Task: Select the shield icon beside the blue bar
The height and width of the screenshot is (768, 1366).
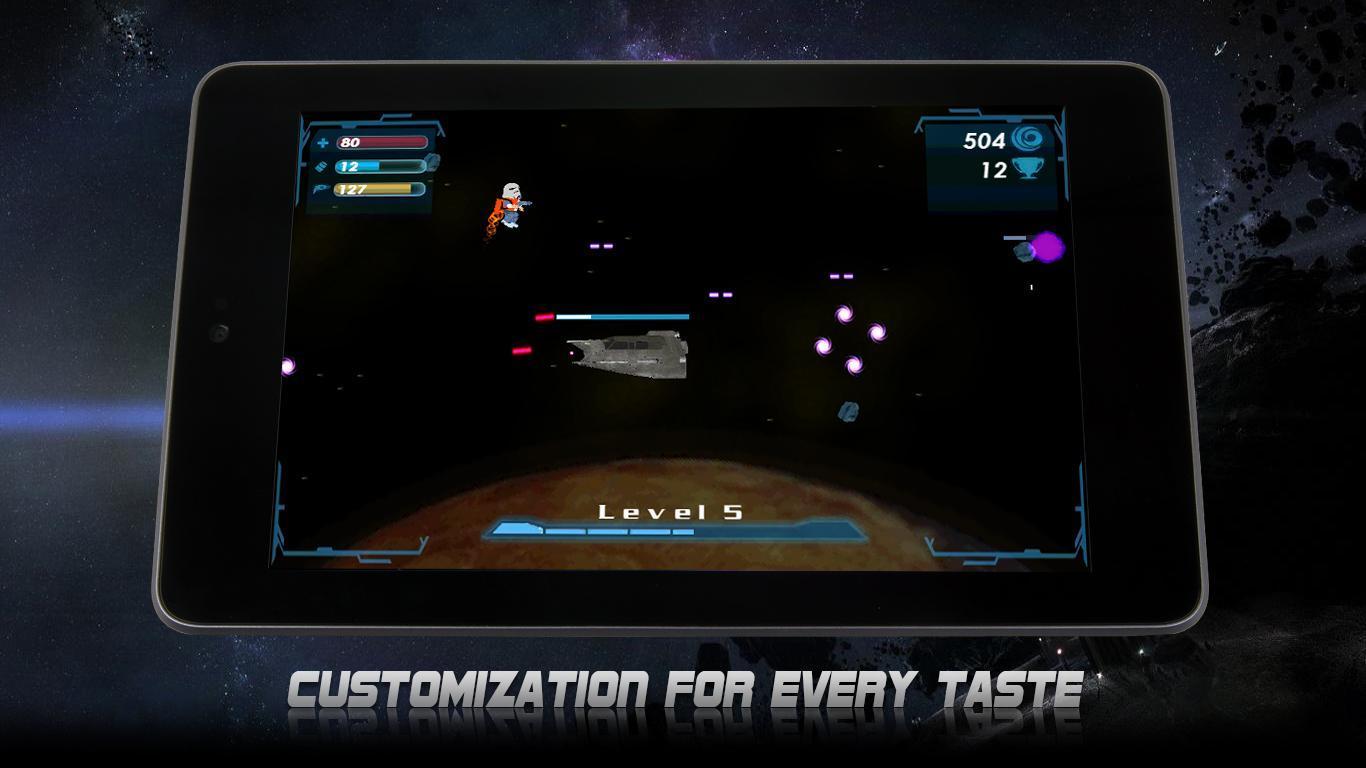Action: [x=322, y=166]
